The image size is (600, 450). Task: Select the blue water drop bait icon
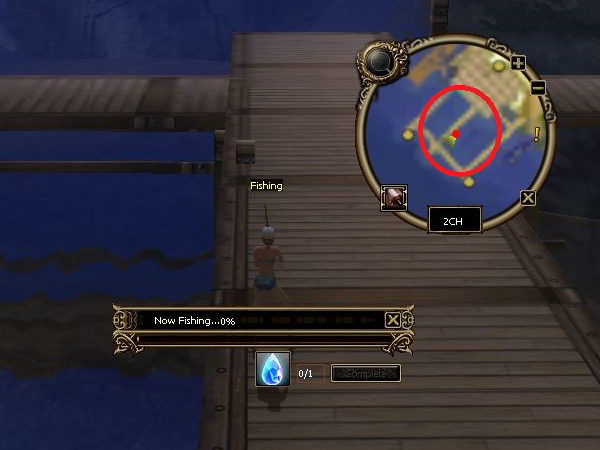point(273,369)
